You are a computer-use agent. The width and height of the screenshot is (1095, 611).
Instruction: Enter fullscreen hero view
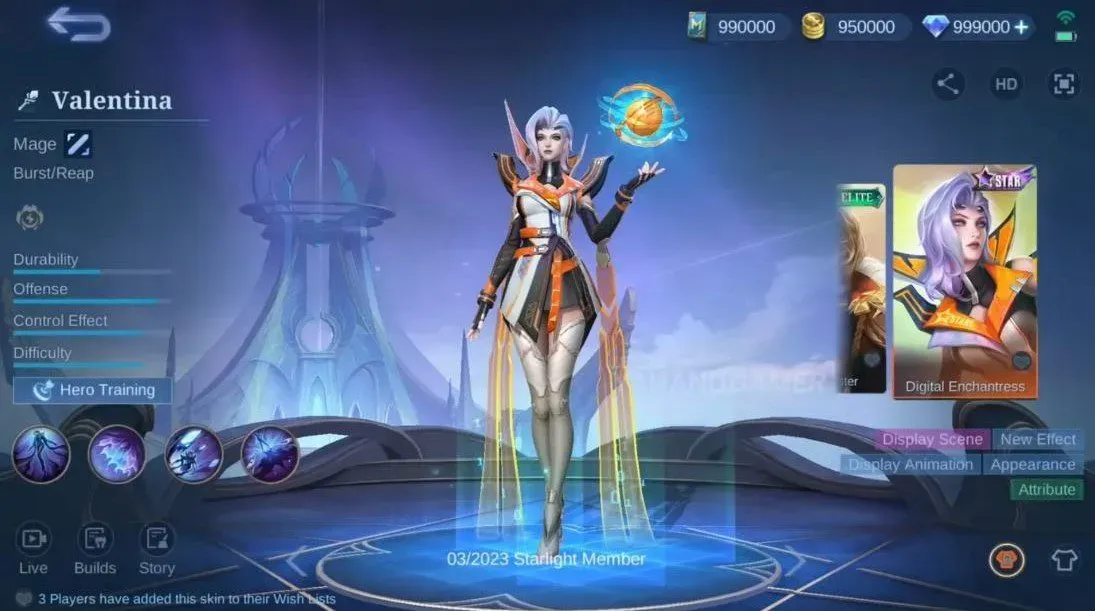[1064, 84]
